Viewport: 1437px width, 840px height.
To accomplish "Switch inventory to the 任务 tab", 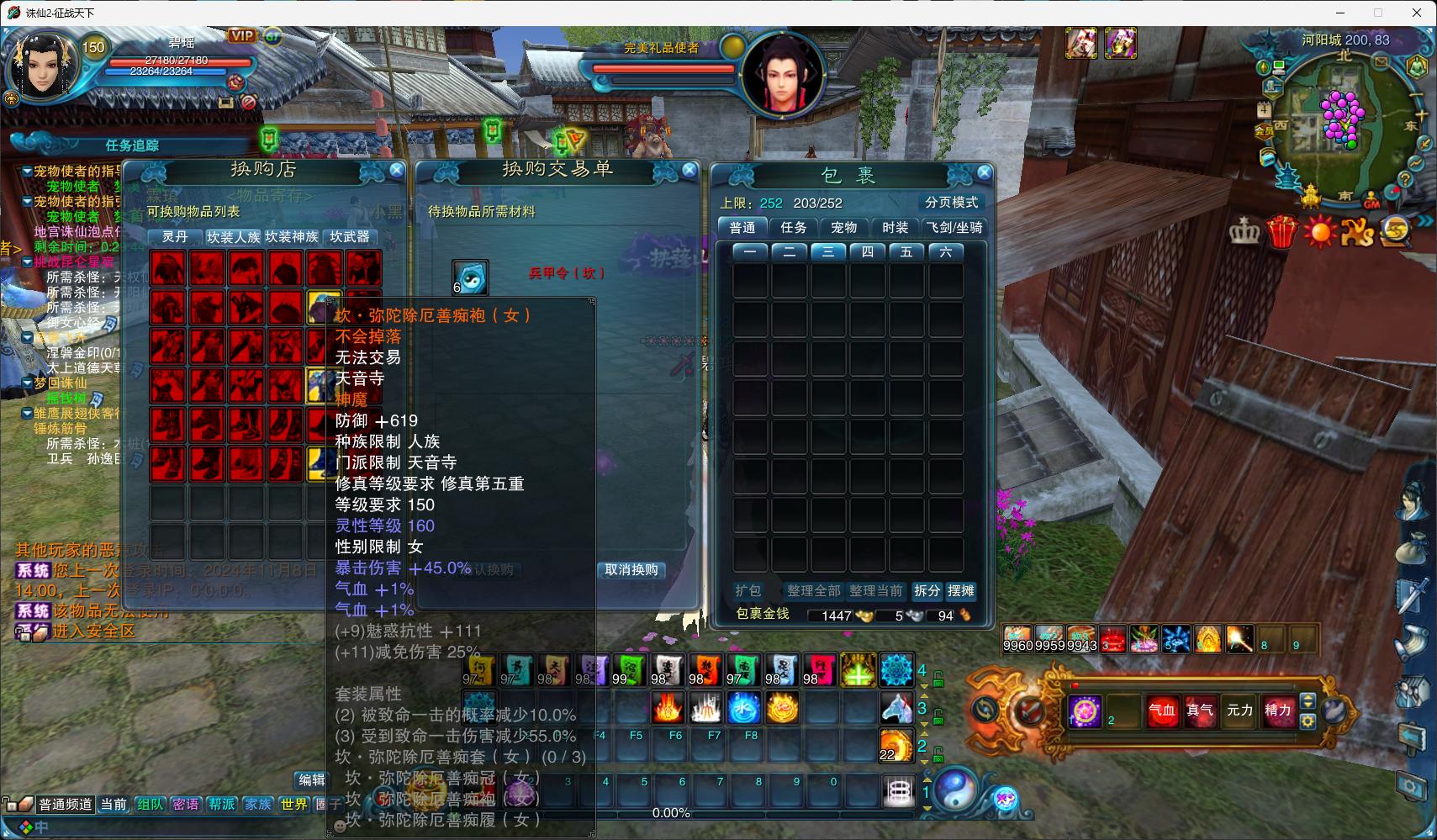I will (x=793, y=227).
